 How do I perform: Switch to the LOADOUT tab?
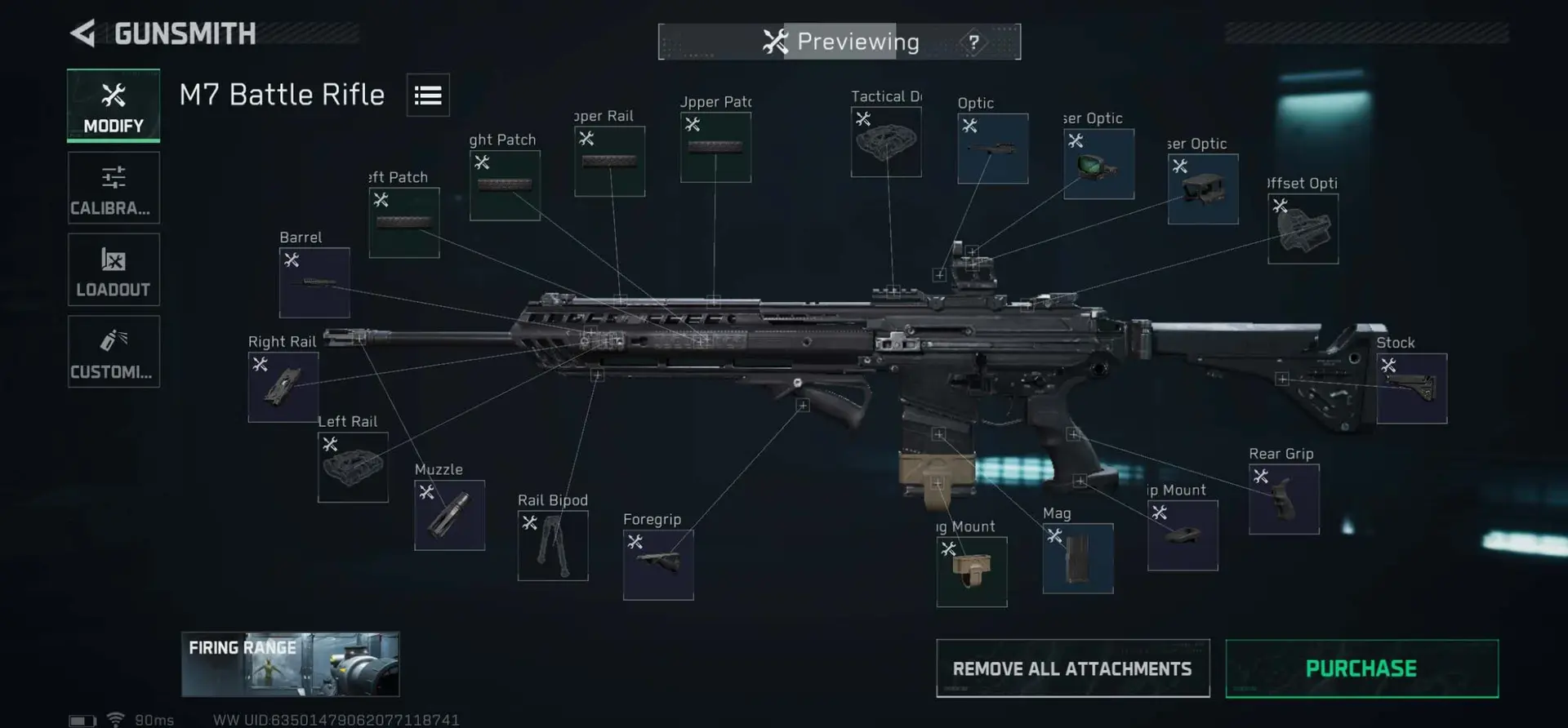114,269
